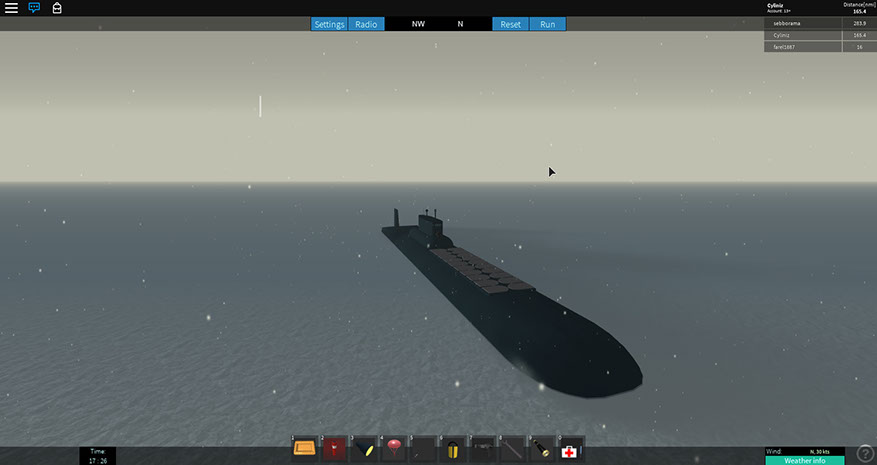Pick the wrench tool in slot 8
Viewport: 877px width, 465px height.
coord(512,449)
